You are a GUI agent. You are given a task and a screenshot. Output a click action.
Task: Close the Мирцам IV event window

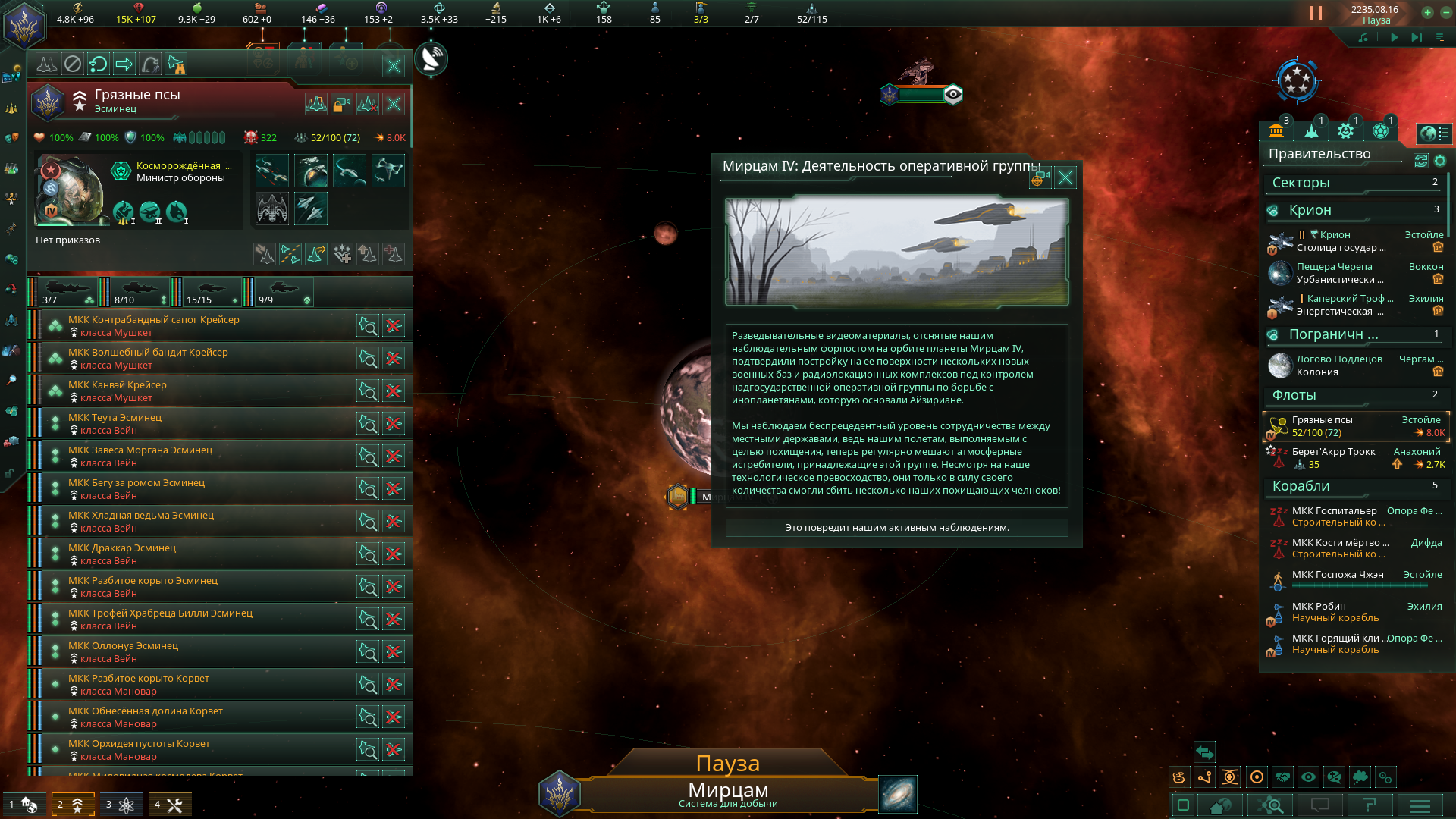coord(1065,177)
